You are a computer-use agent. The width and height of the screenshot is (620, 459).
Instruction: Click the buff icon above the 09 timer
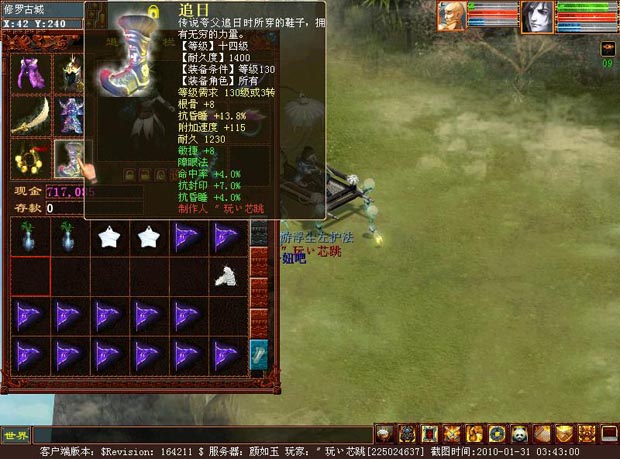click(x=607, y=48)
